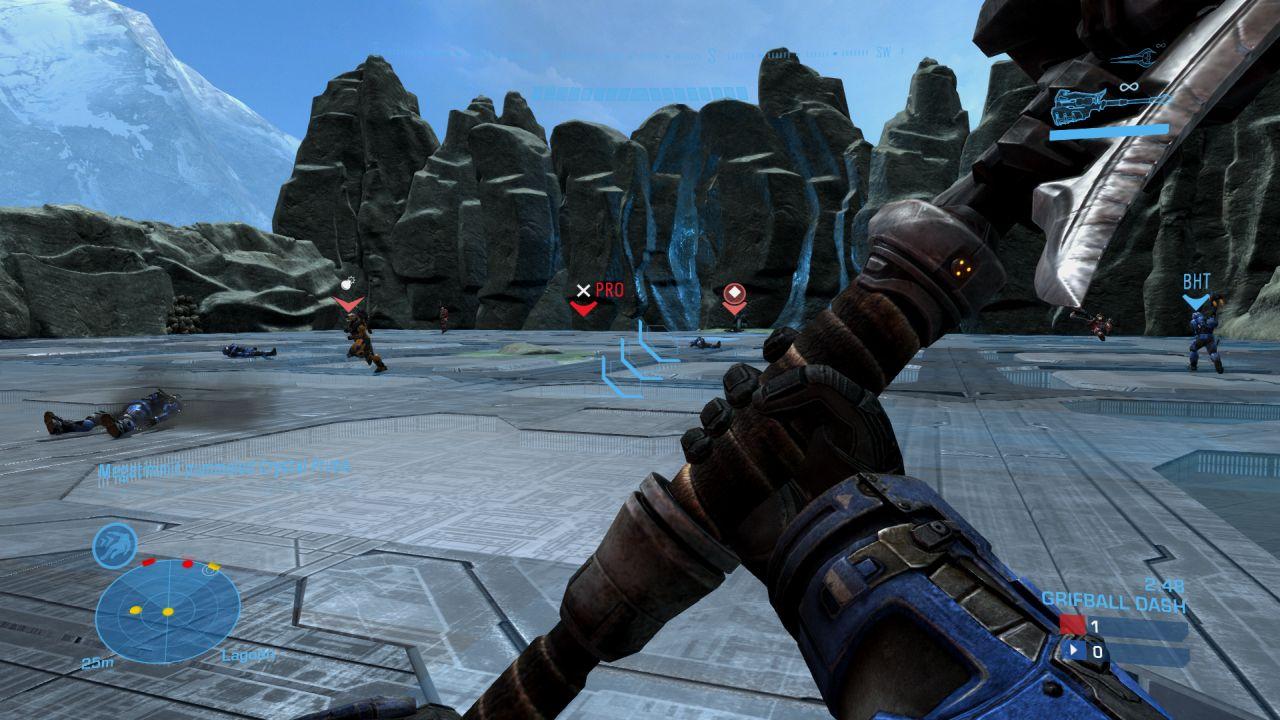Click the red goal objective marker
The image size is (1280, 720).
point(735,297)
